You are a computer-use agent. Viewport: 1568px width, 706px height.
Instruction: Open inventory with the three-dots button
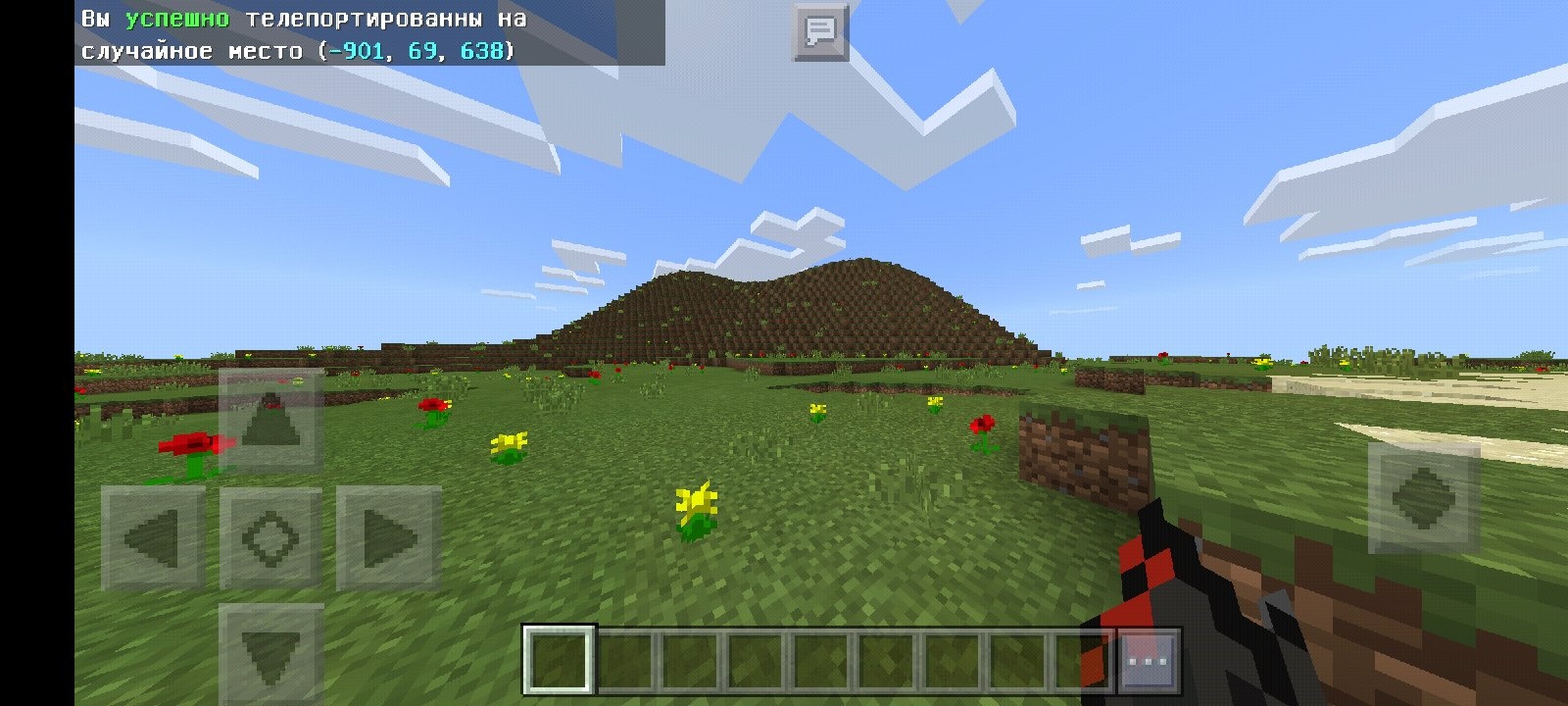[x=1147, y=660]
